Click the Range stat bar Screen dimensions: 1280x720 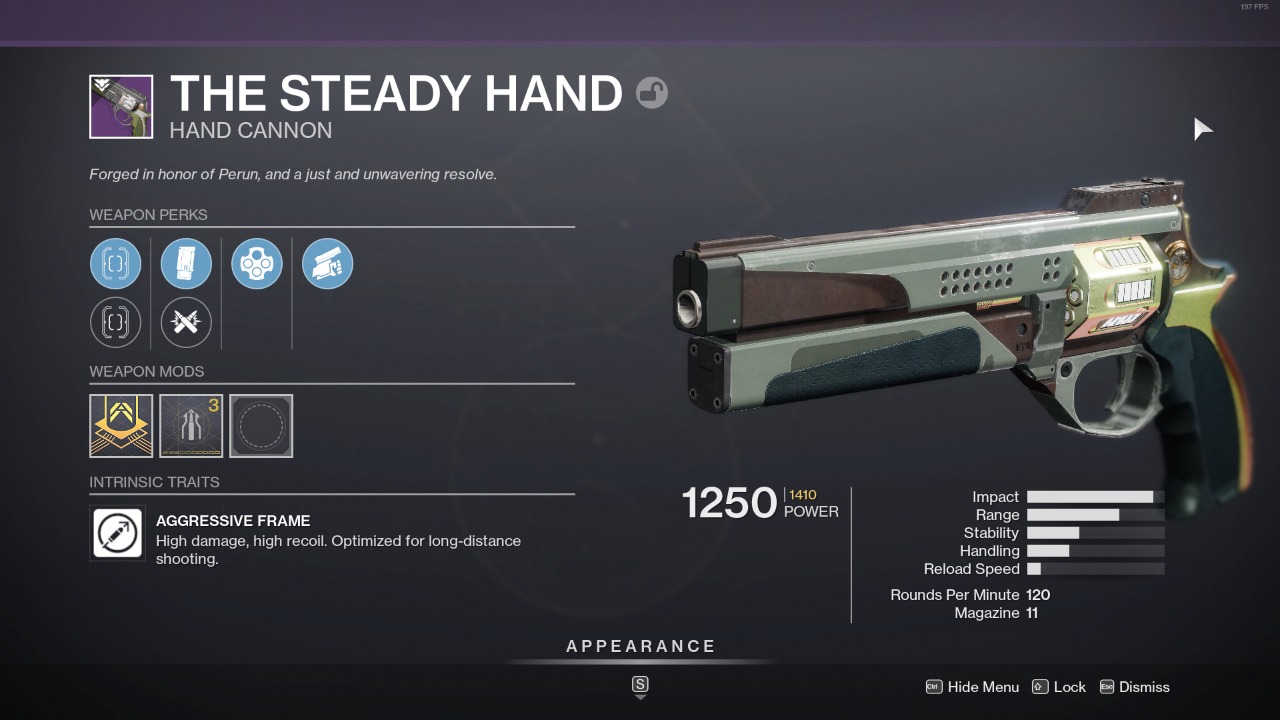1095,514
